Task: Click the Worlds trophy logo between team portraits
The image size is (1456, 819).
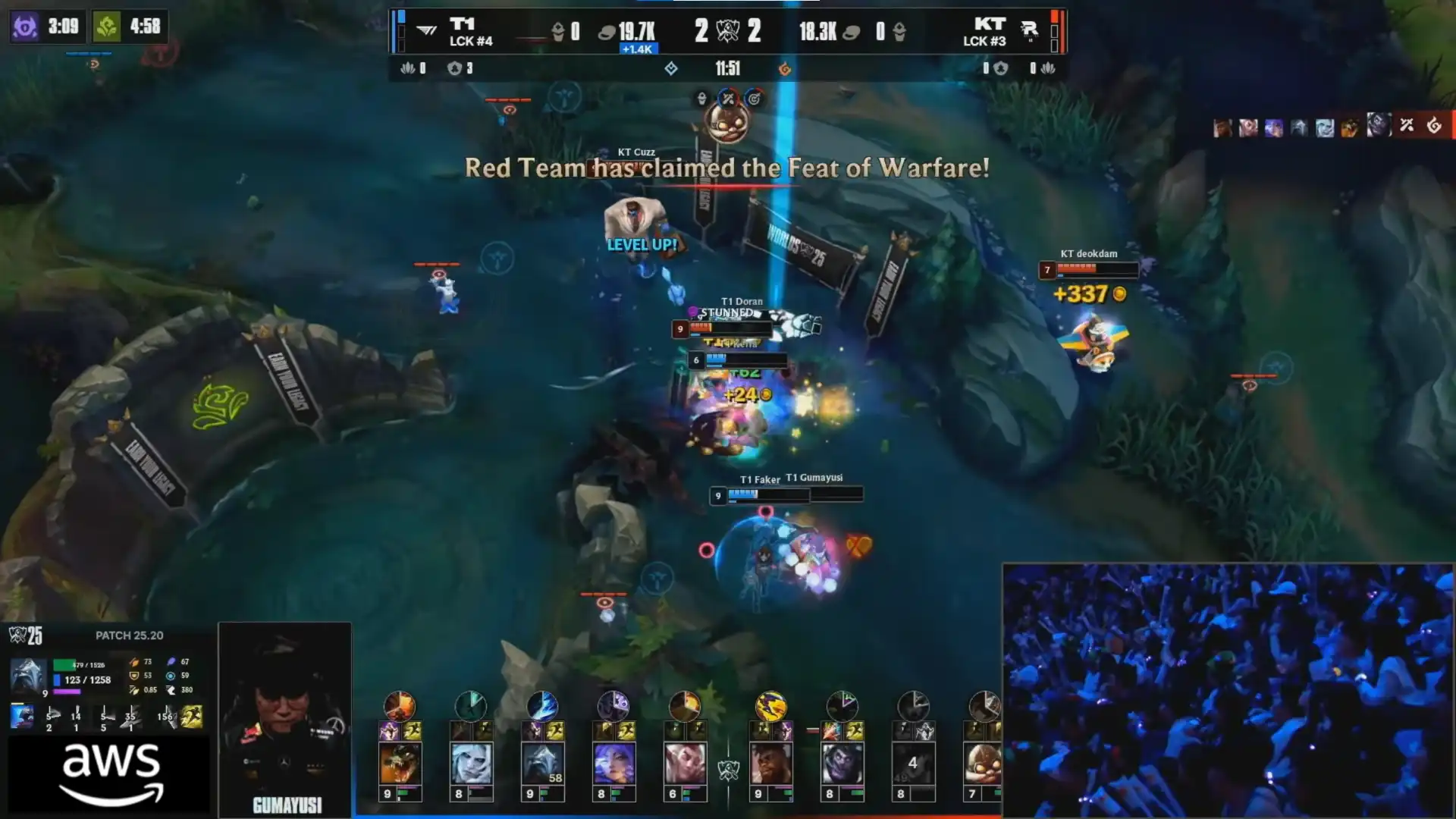Action: (728, 770)
